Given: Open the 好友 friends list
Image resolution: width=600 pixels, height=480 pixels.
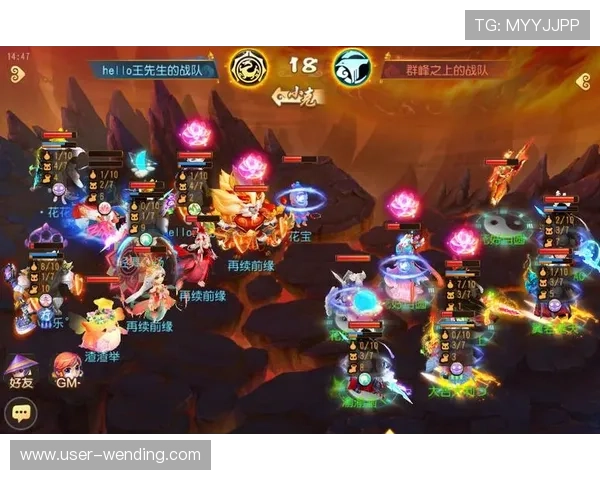Looking at the screenshot, I should pos(21,371).
